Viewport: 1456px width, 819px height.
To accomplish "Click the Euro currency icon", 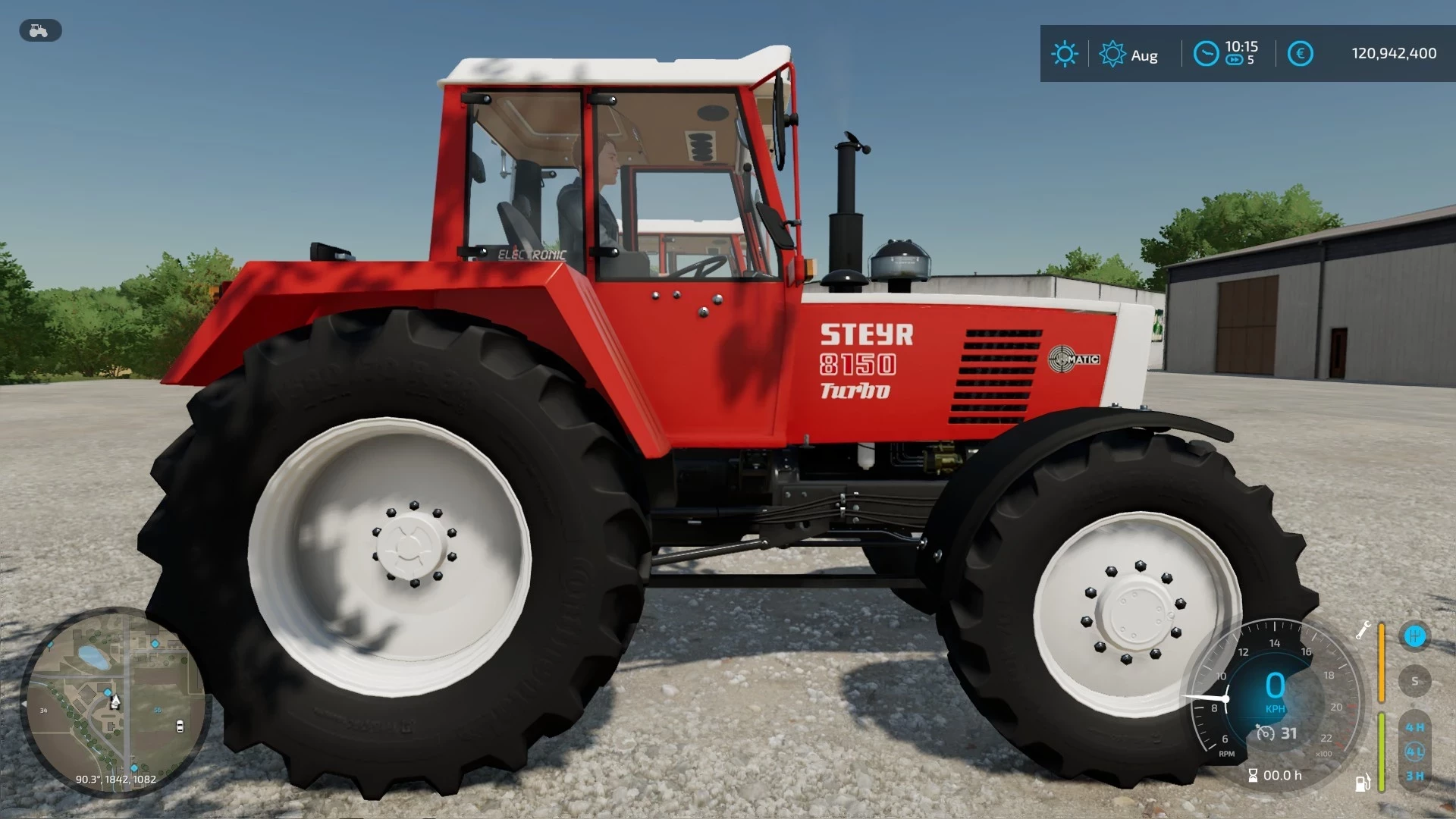I will click(x=1301, y=53).
